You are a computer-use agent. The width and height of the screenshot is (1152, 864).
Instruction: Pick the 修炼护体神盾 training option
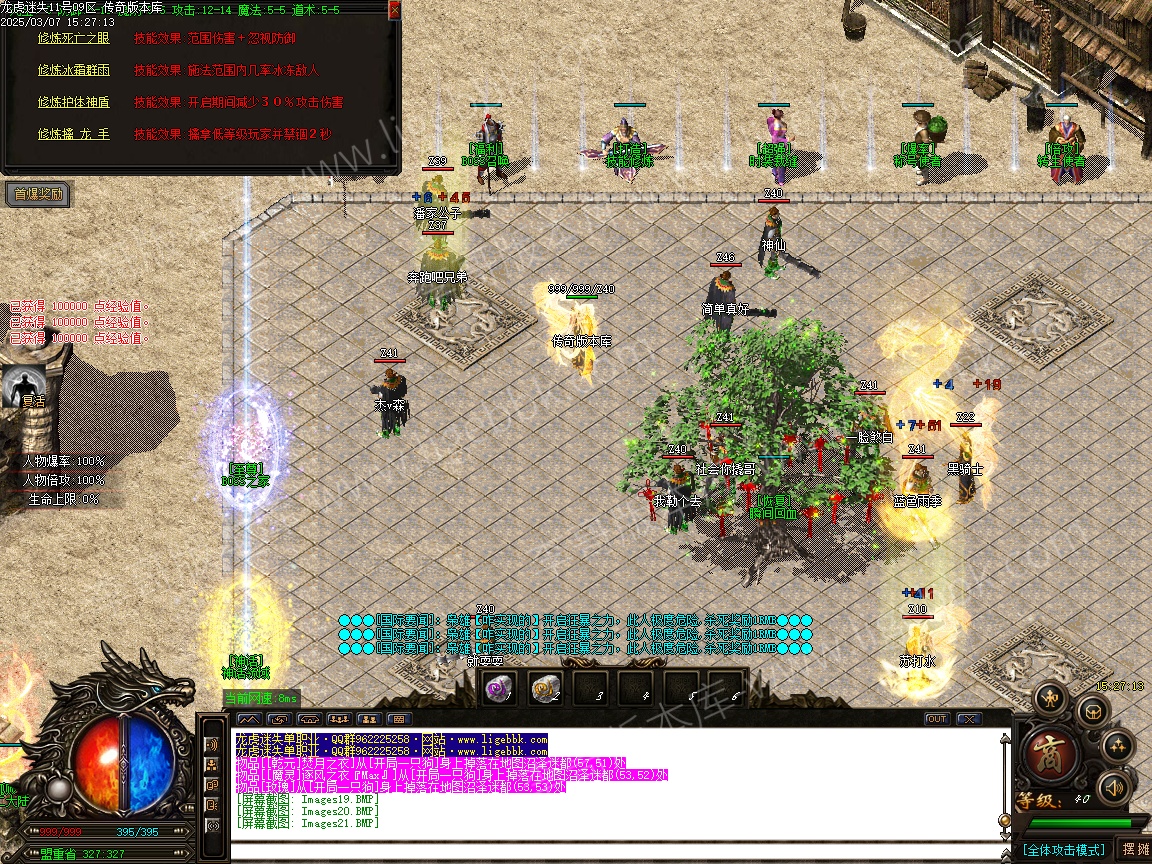click(73, 102)
